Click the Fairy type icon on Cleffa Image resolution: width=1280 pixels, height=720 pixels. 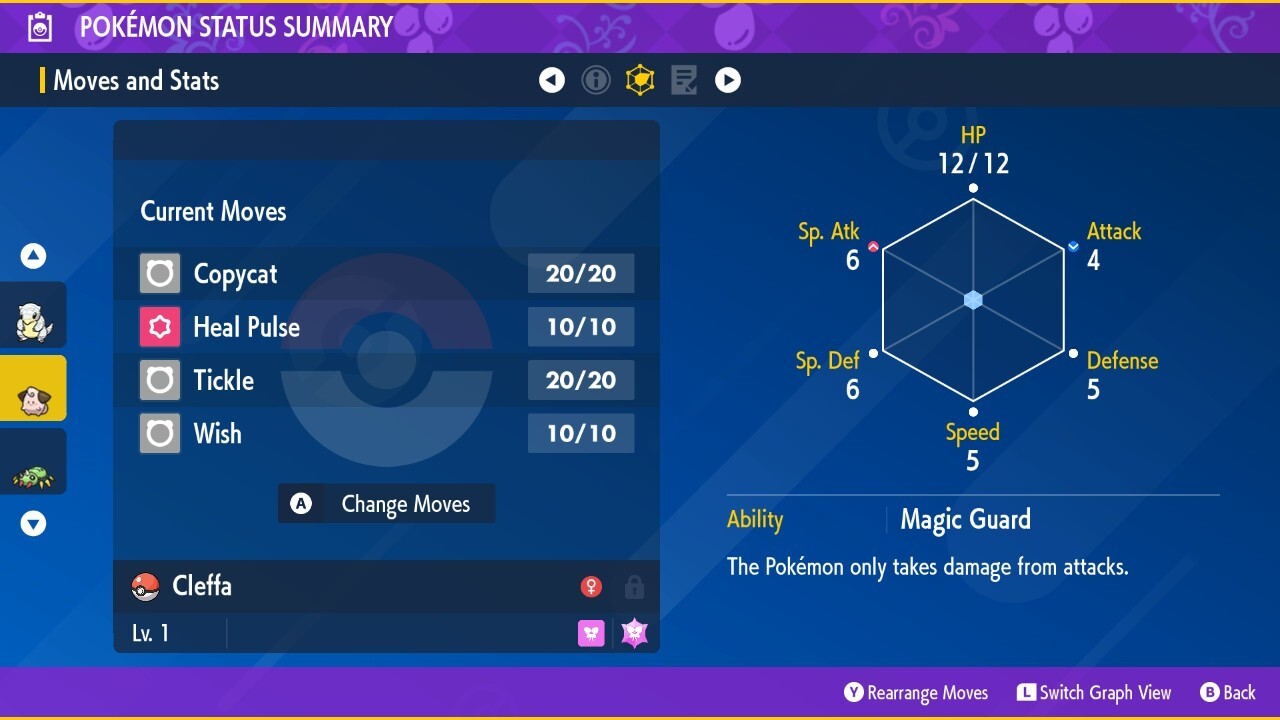(590, 632)
